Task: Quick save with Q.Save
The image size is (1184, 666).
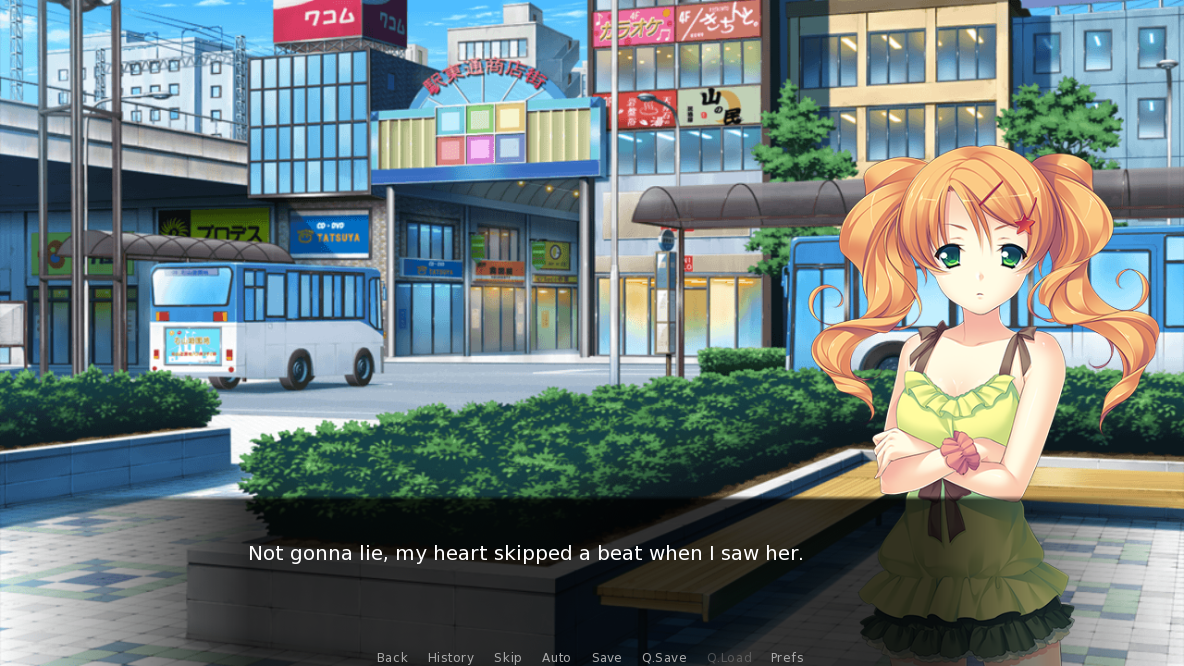Action: [664, 657]
